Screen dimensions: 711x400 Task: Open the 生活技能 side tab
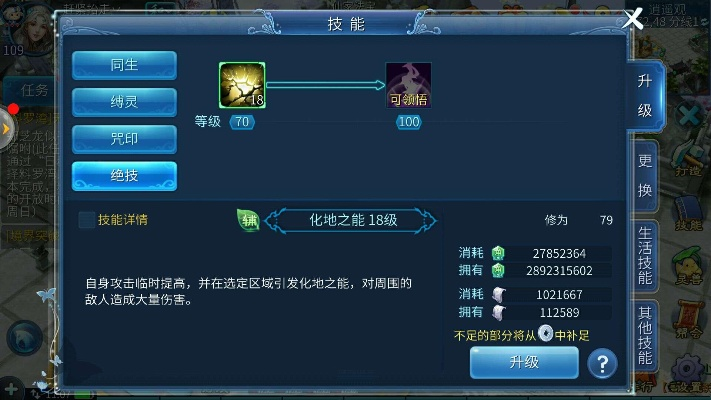coord(645,256)
